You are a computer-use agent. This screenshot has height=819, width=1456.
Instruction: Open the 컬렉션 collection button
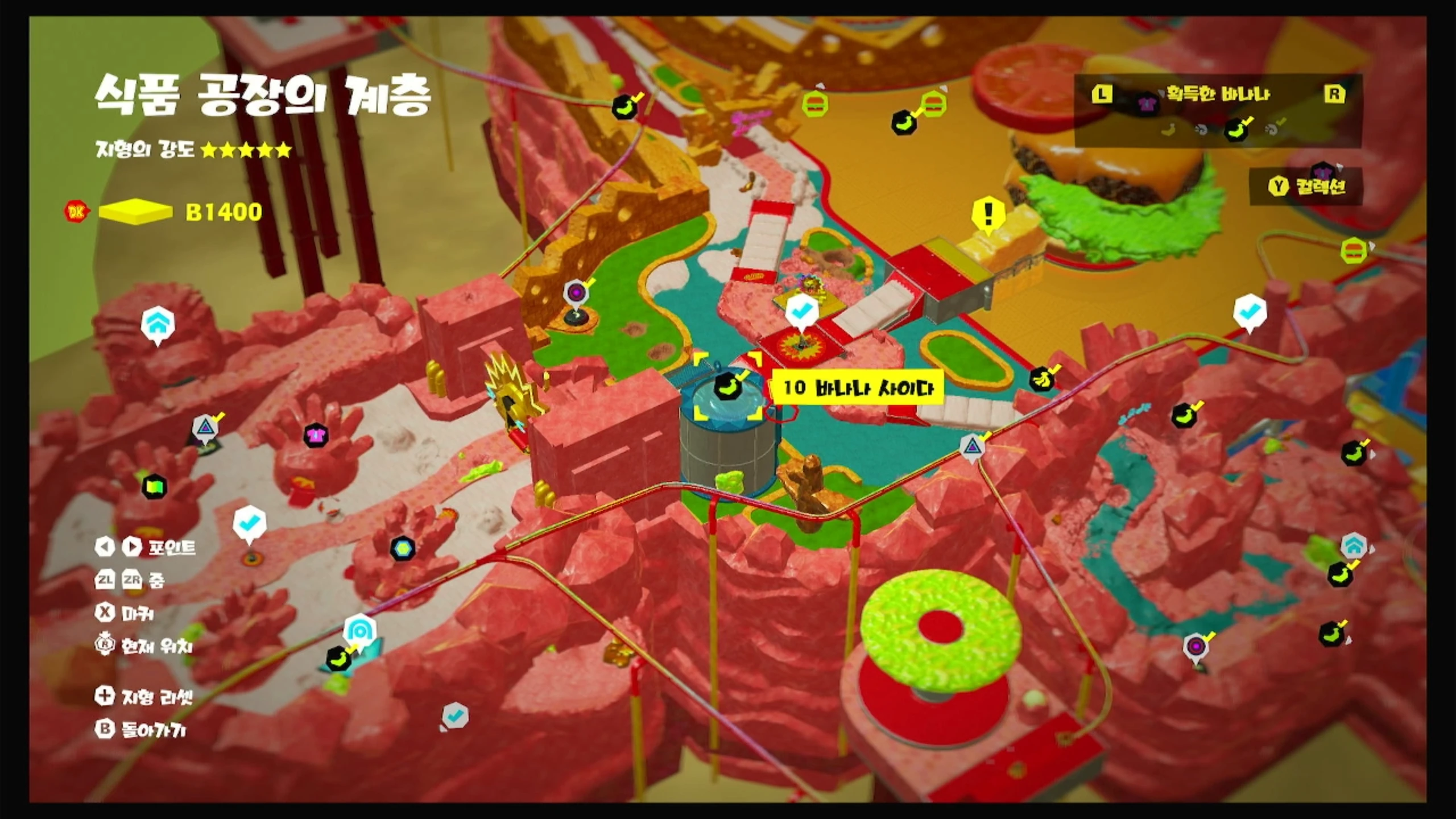click(x=1307, y=186)
